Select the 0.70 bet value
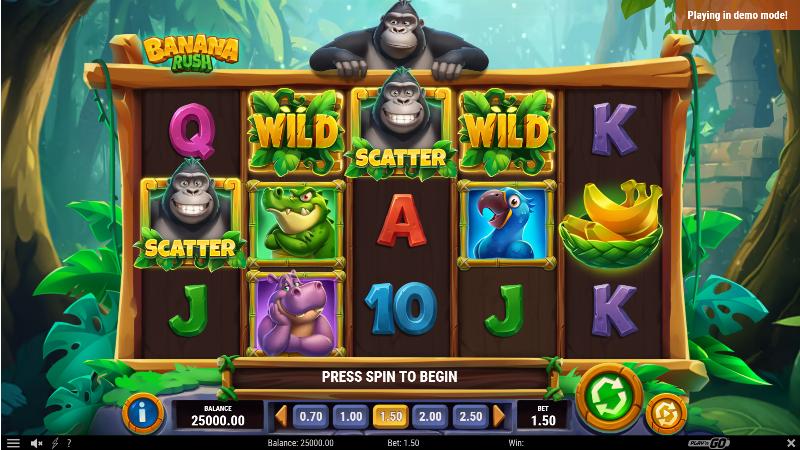800x450 pixels. [x=312, y=416]
